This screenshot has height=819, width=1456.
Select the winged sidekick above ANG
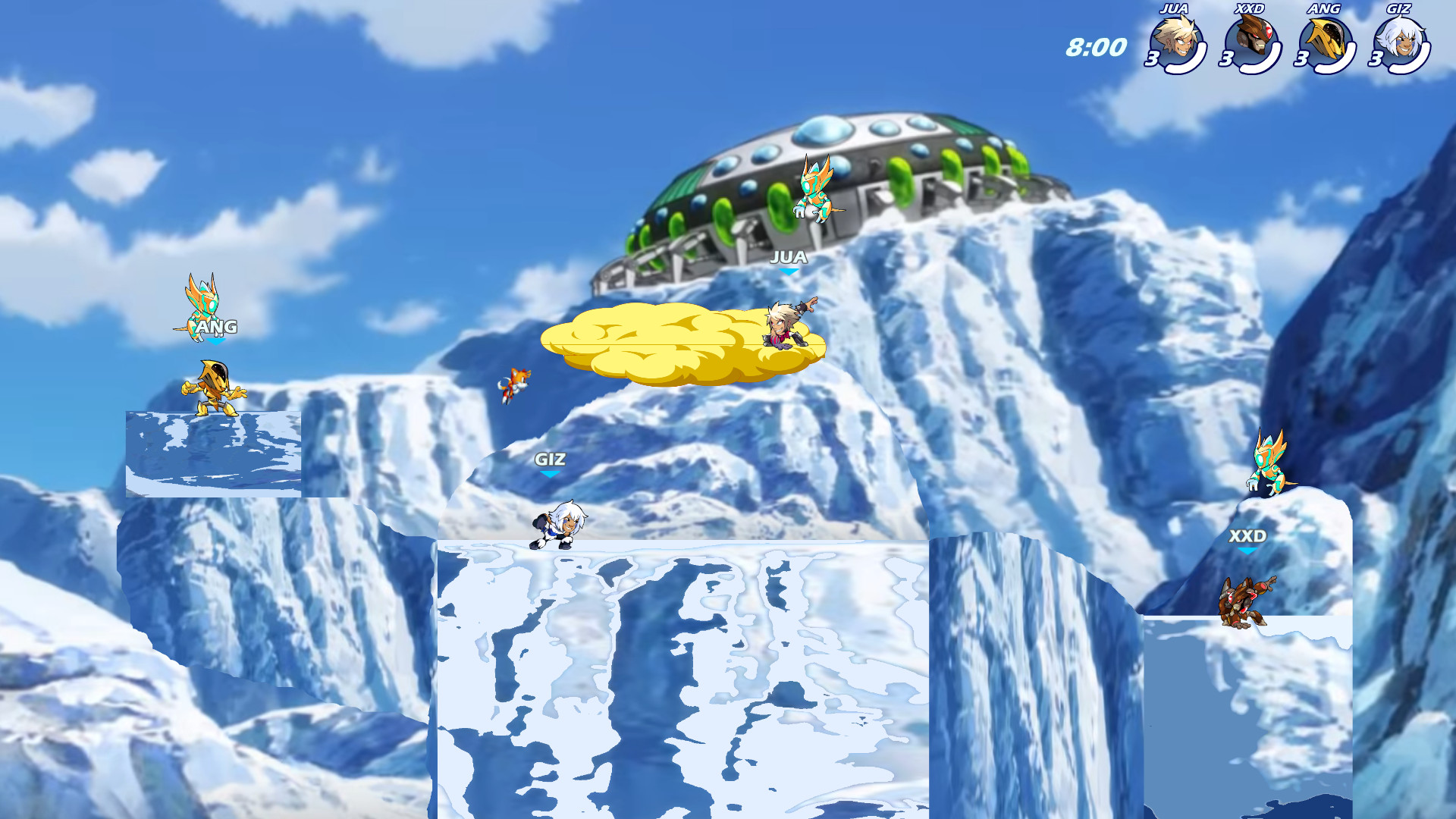pyautogui.click(x=205, y=303)
